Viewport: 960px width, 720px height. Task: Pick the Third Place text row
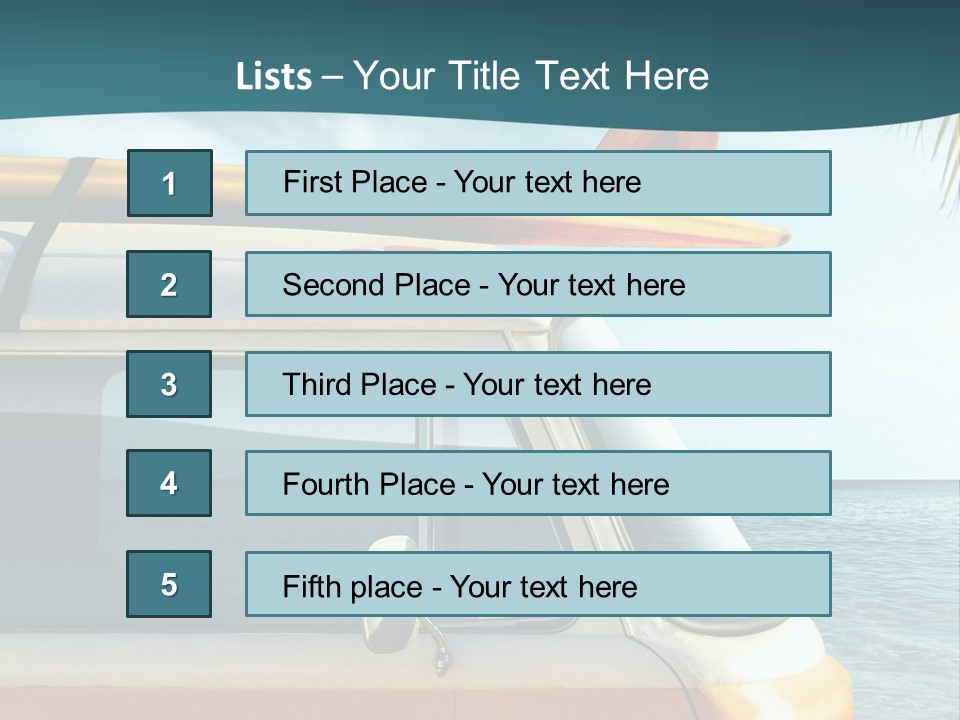[x=538, y=384]
